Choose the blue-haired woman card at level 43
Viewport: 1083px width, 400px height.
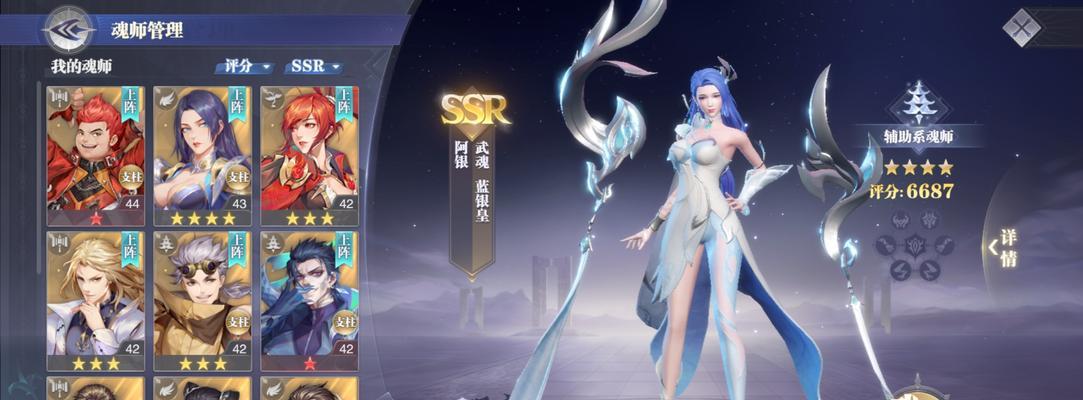pos(202,153)
